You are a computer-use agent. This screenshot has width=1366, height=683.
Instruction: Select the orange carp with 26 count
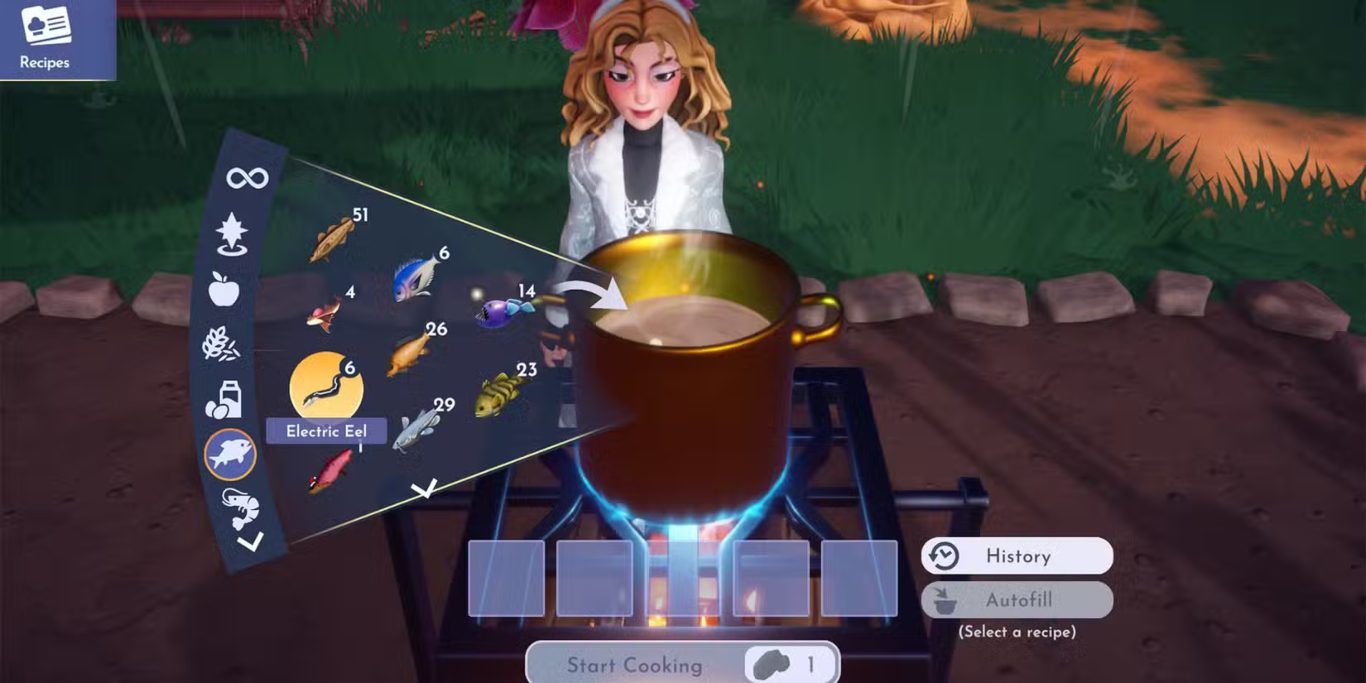pyautogui.click(x=410, y=354)
